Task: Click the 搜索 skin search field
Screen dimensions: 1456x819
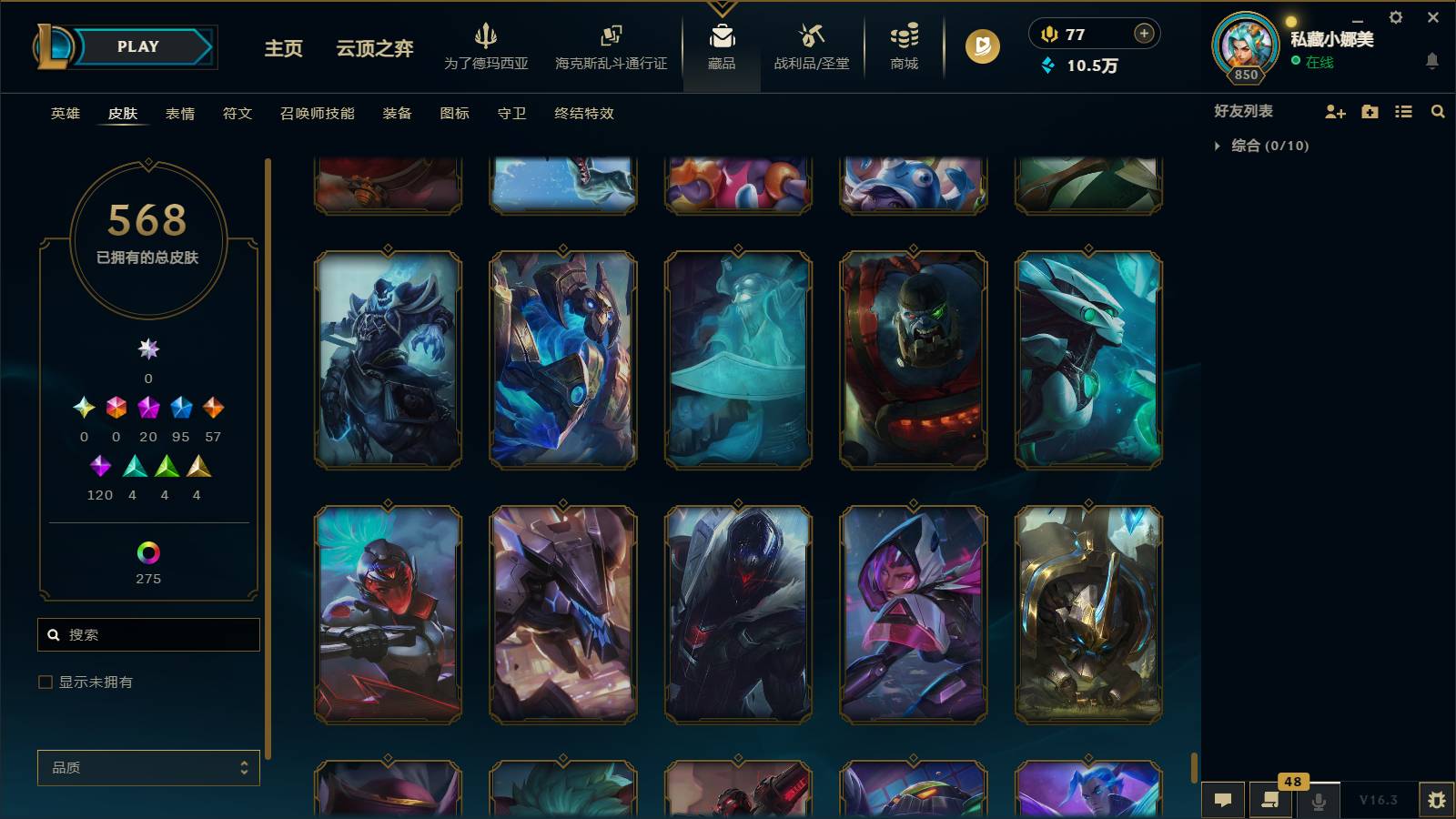Action: [x=148, y=634]
